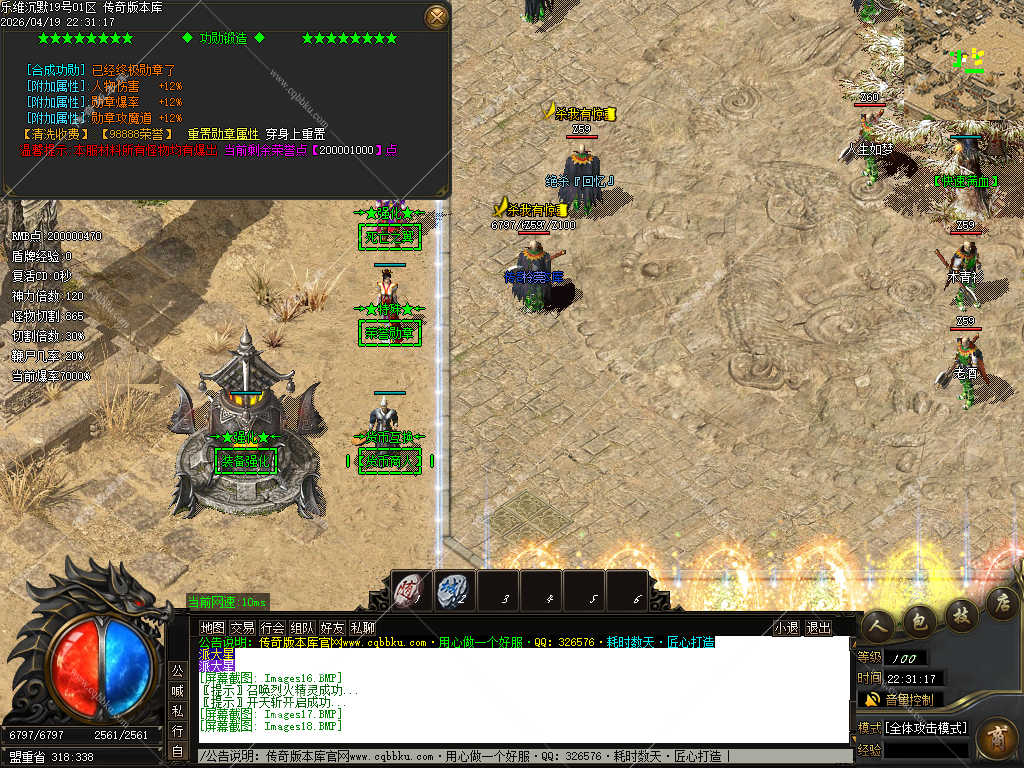Image resolution: width=1024 pixels, height=768 pixels.
Task: Open the shop 店 round button
Action: pos(1001,602)
